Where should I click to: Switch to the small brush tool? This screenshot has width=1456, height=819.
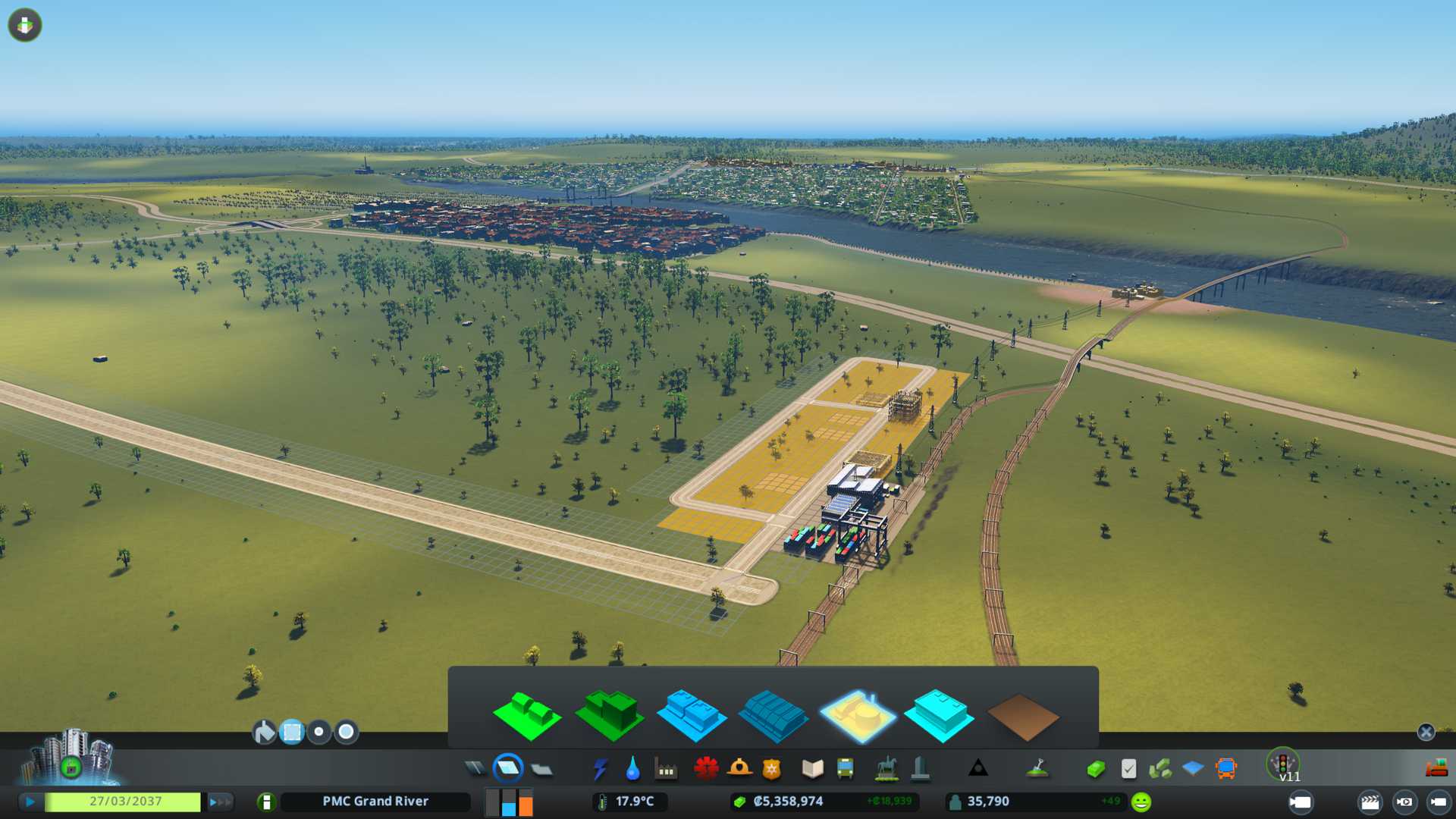tap(319, 732)
